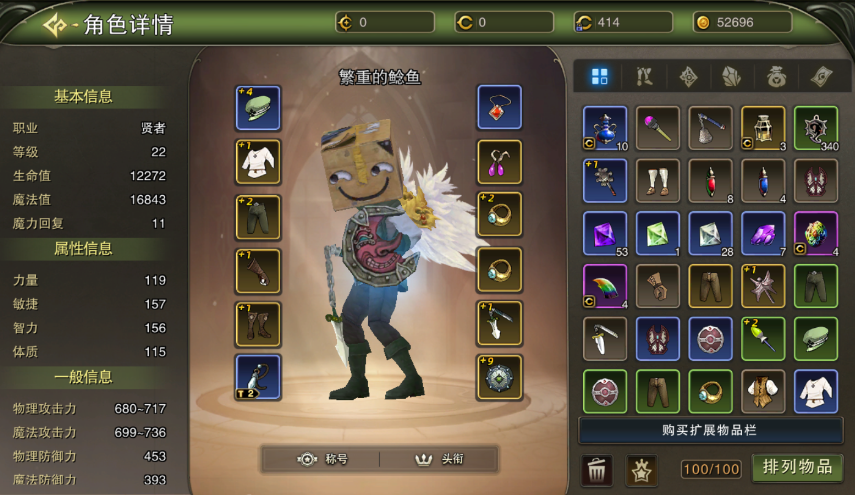Select the purple crystal stack of 53

[605, 233]
